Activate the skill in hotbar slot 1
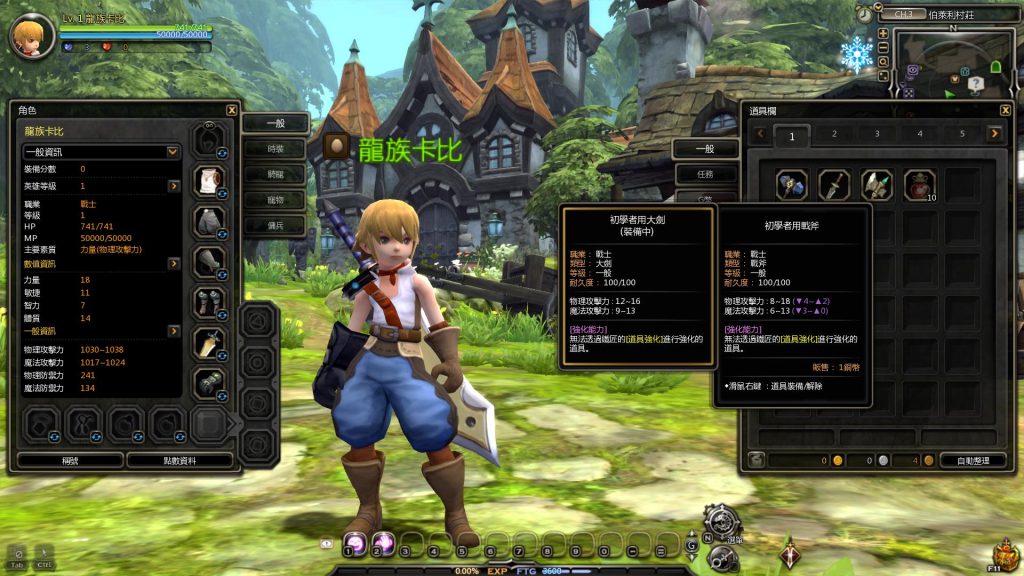The image size is (1024, 576). [x=355, y=543]
